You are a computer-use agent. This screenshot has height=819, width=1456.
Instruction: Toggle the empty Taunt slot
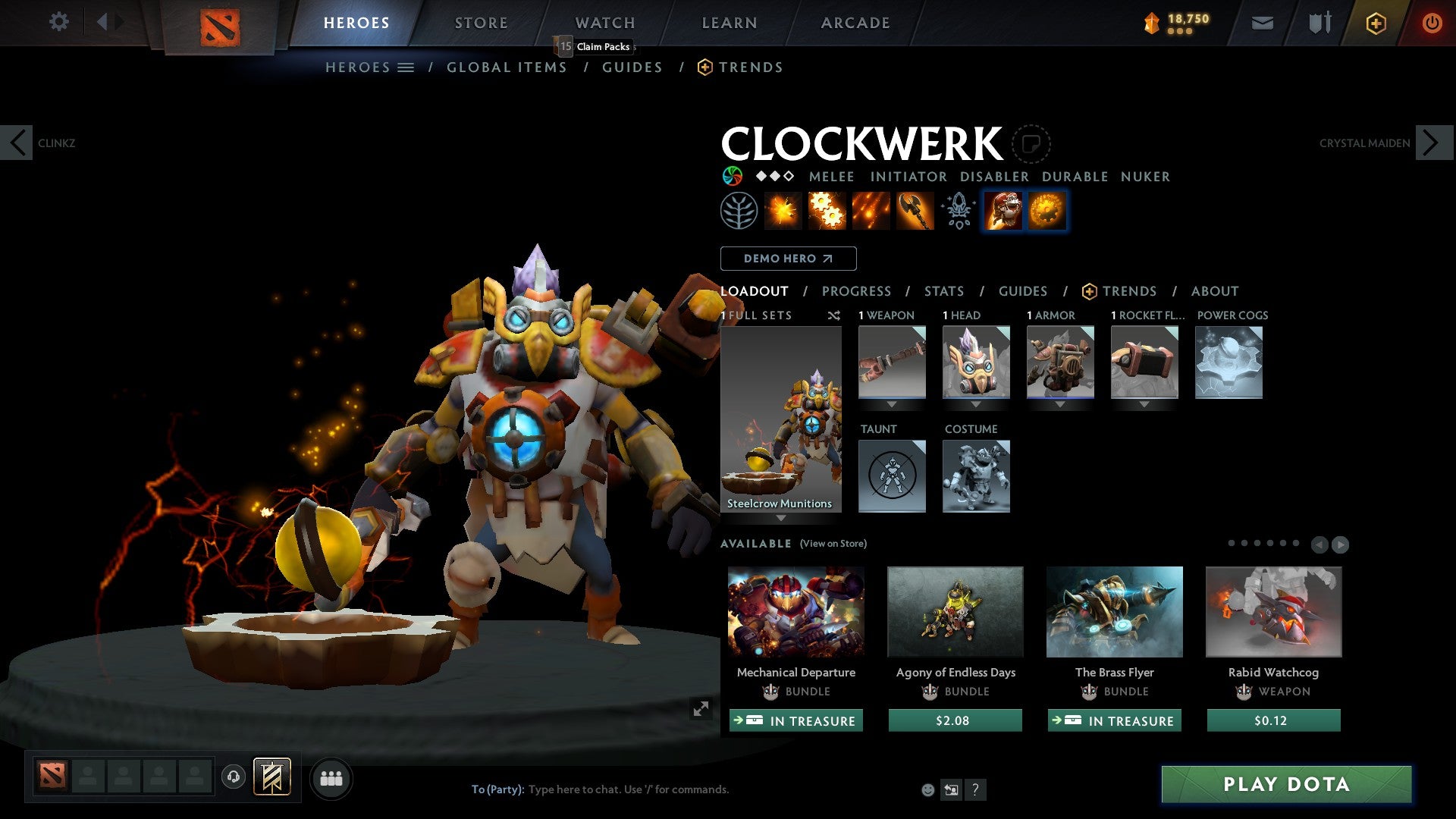(x=892, y=475)
